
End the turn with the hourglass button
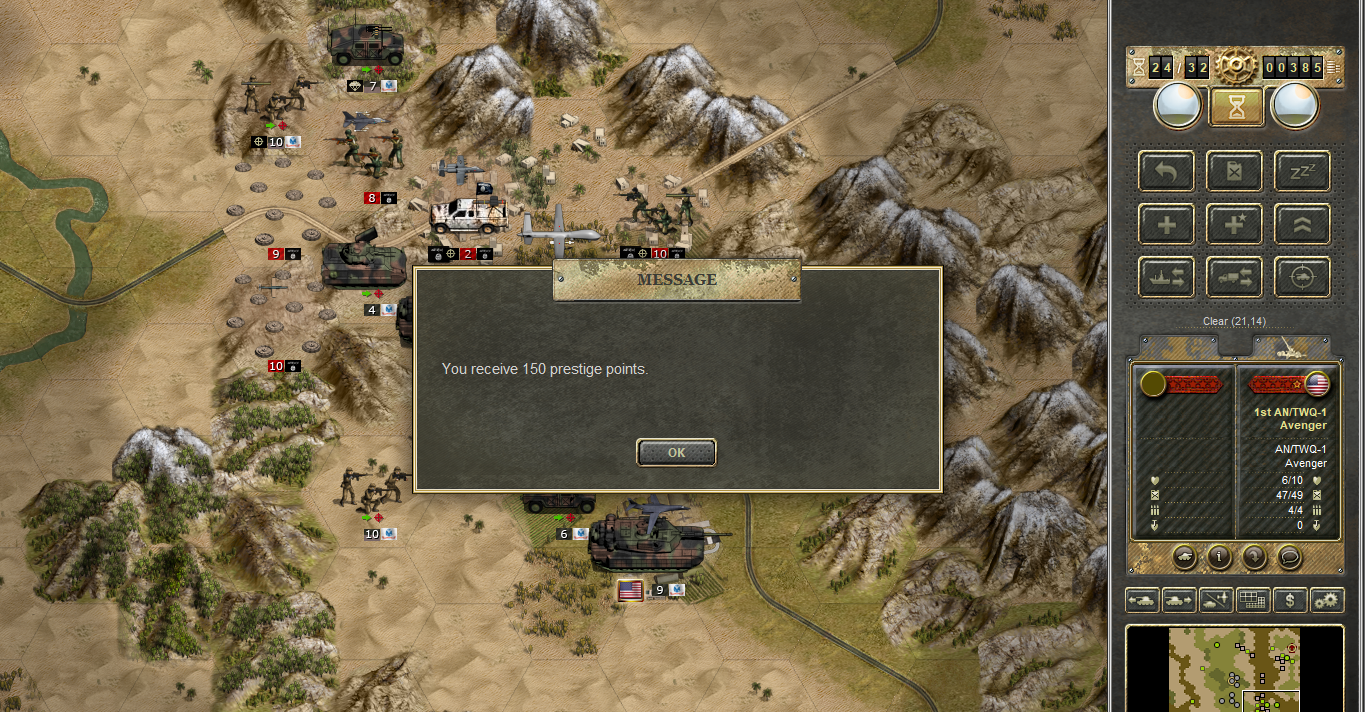1236,107
